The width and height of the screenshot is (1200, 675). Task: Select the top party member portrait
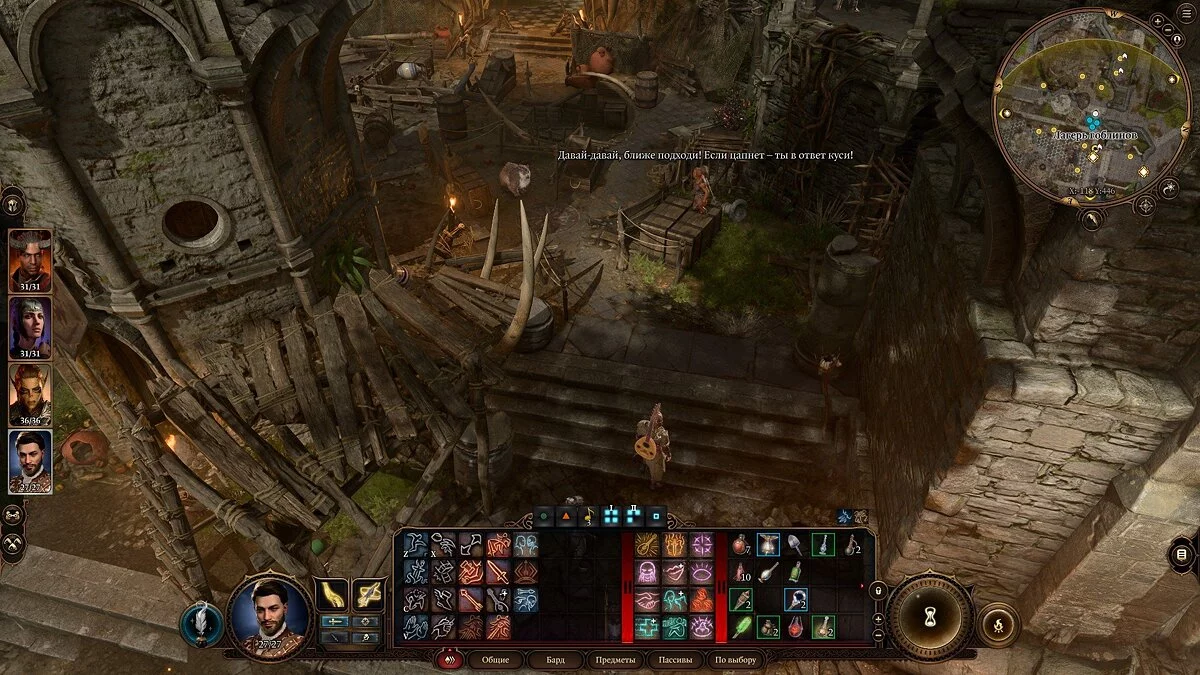pyautogui.click(x=31, y=258)
